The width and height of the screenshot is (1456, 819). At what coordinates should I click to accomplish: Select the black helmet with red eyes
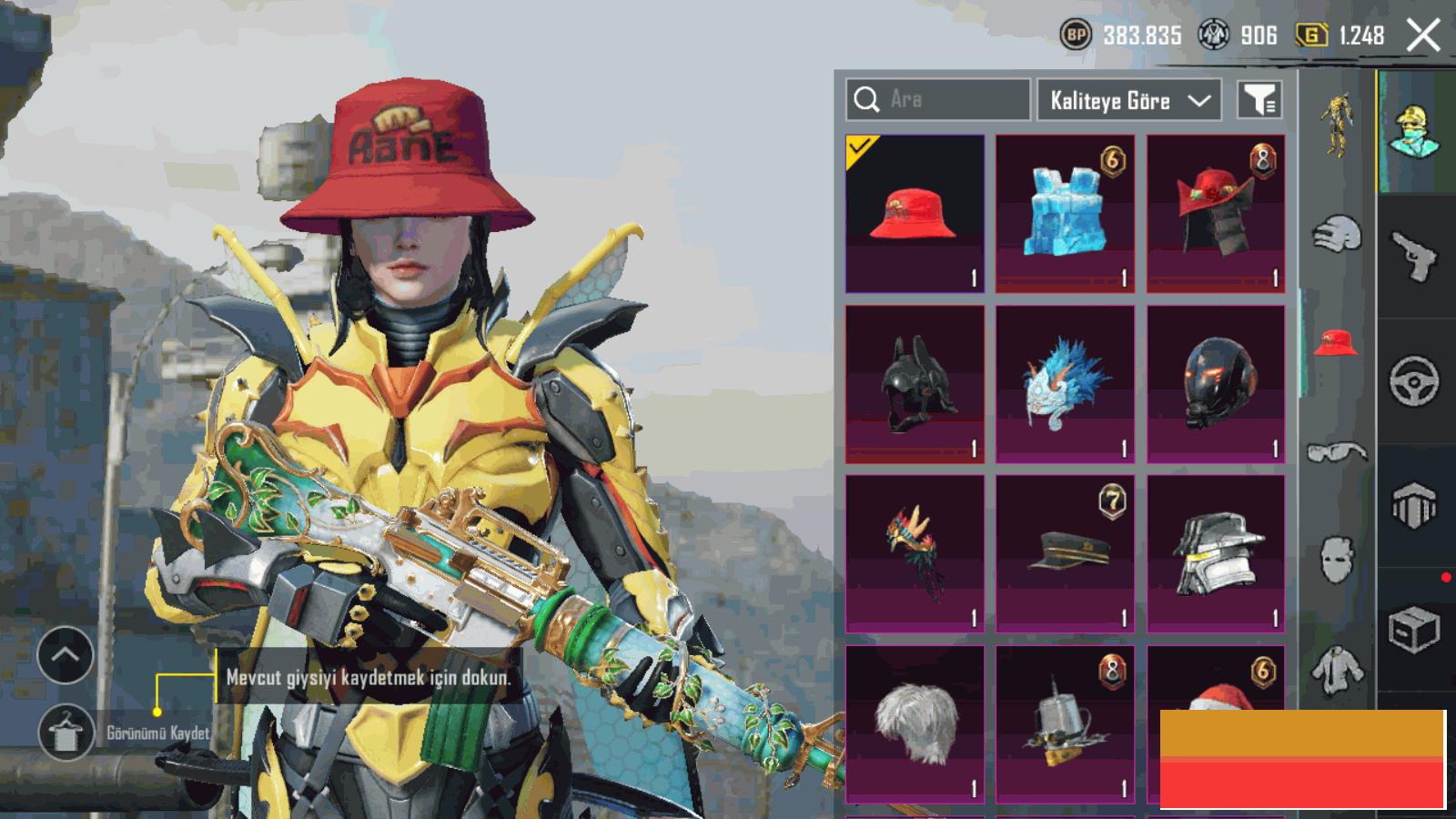pyautogui.click(x=1216, y=384)
